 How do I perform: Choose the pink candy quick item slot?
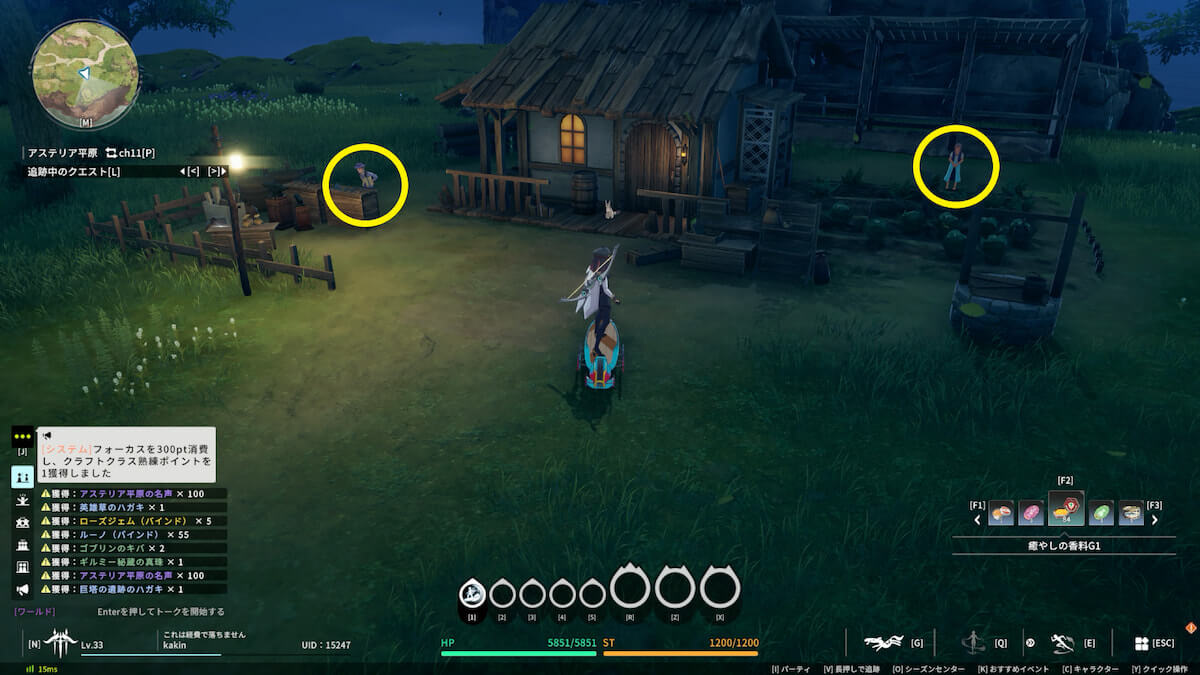(x=1031, y=514)
